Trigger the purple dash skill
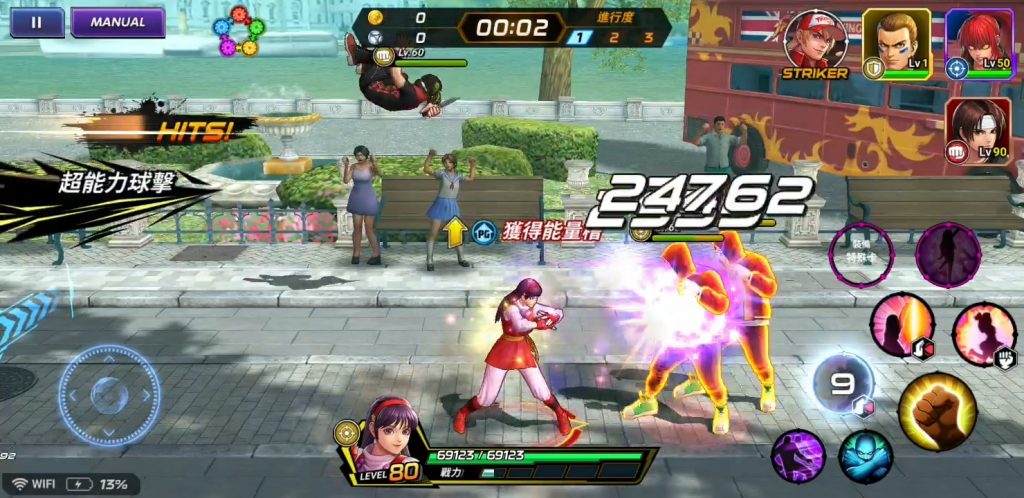1024x498 pixels. (x=797, y=456)
